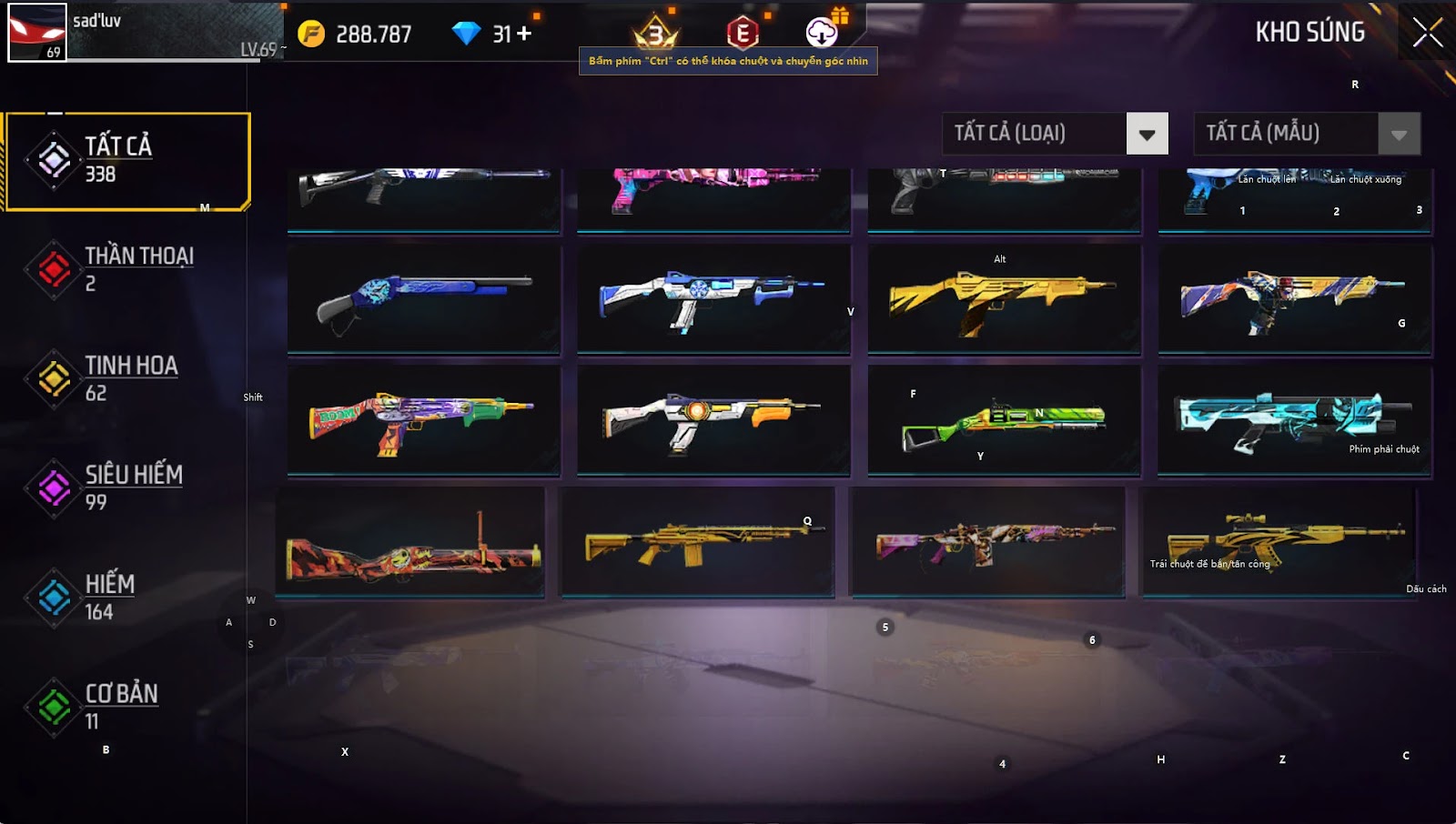Open the player profile avatar
This screenshot has height=824, width=1456.
pyautogui.click(x=36, y=32)
